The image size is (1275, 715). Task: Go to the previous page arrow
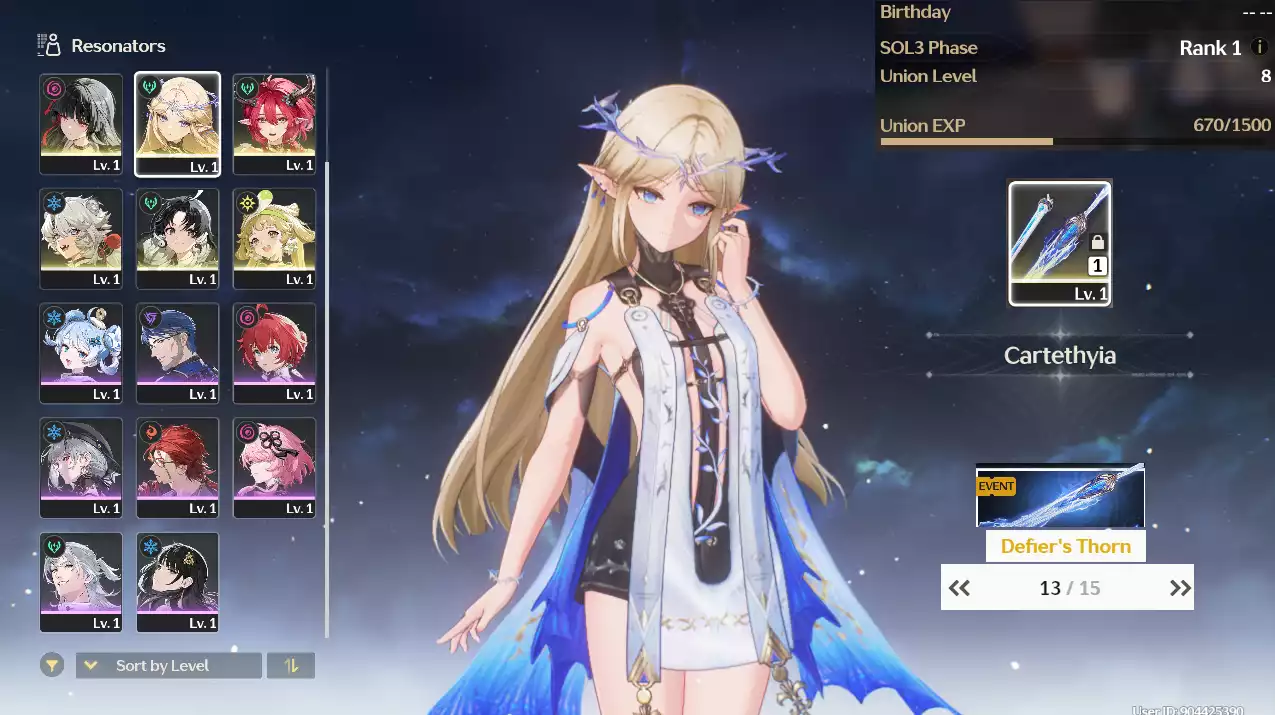959,588
